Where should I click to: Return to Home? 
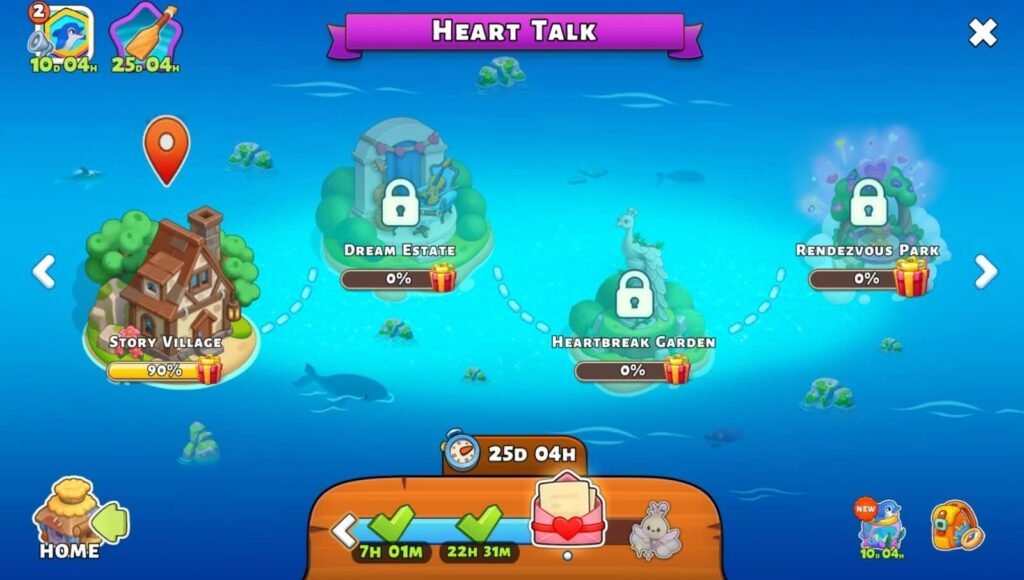point(69,520)
